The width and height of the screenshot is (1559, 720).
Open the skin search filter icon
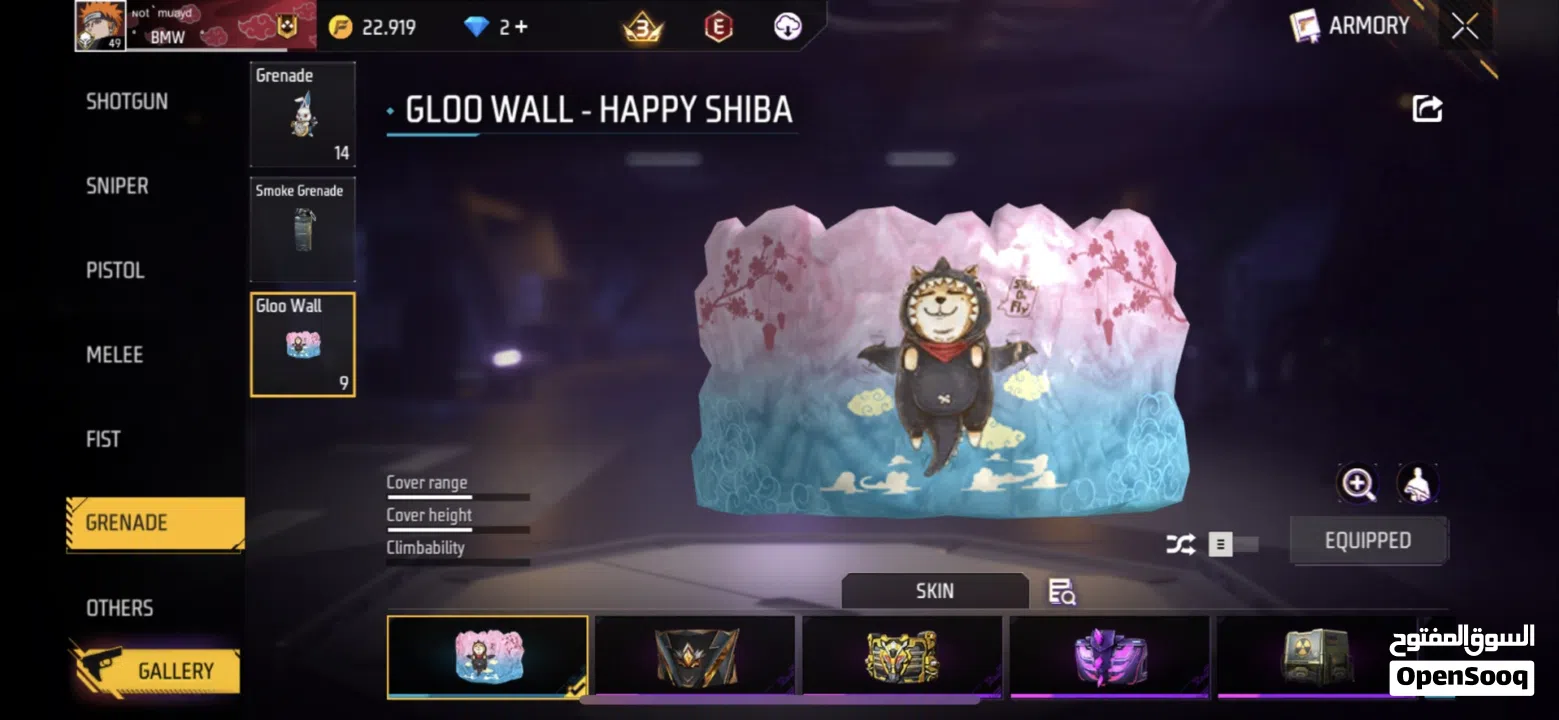click(1061, 592)
